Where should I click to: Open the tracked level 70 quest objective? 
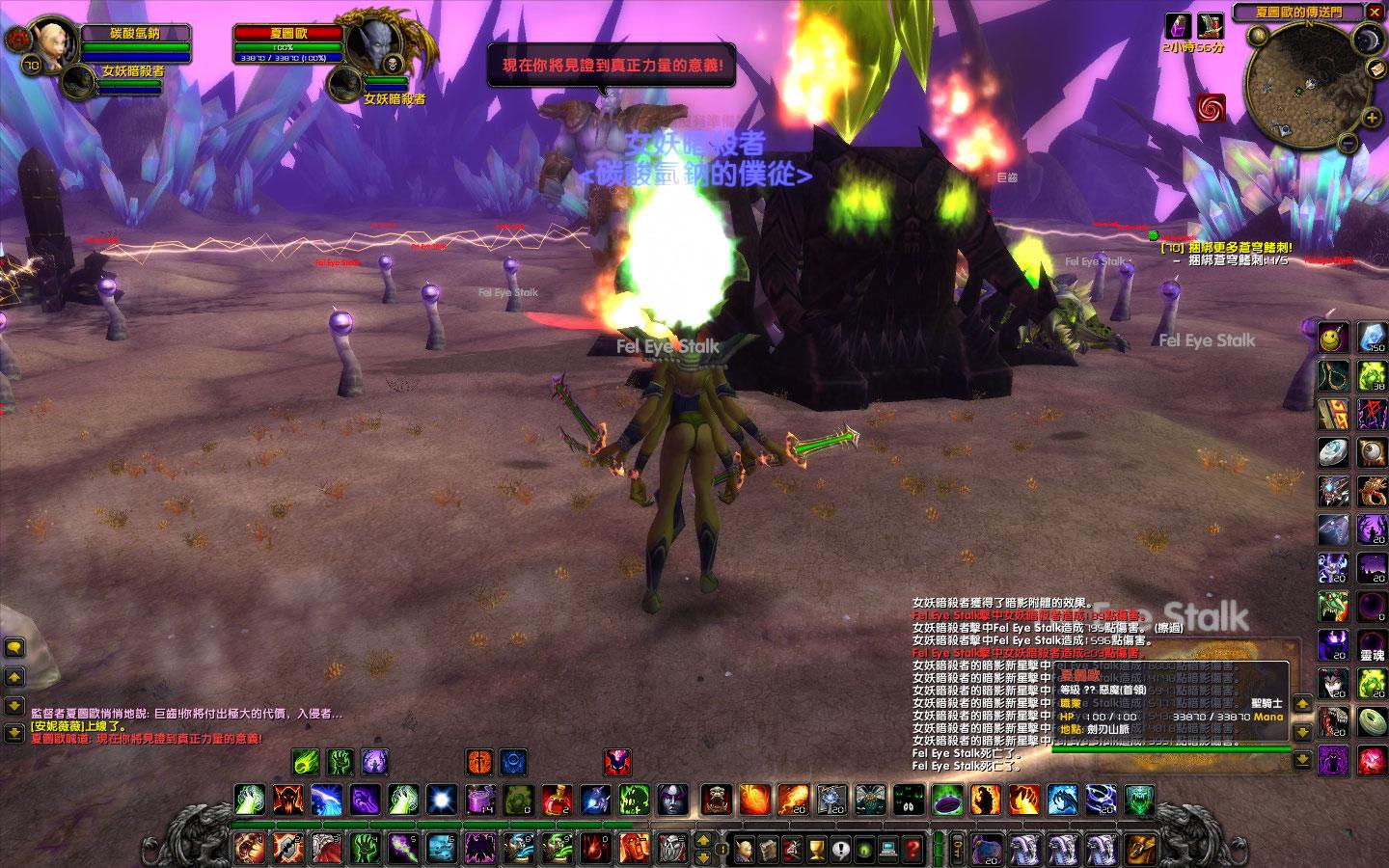(x=1225, y=248)
